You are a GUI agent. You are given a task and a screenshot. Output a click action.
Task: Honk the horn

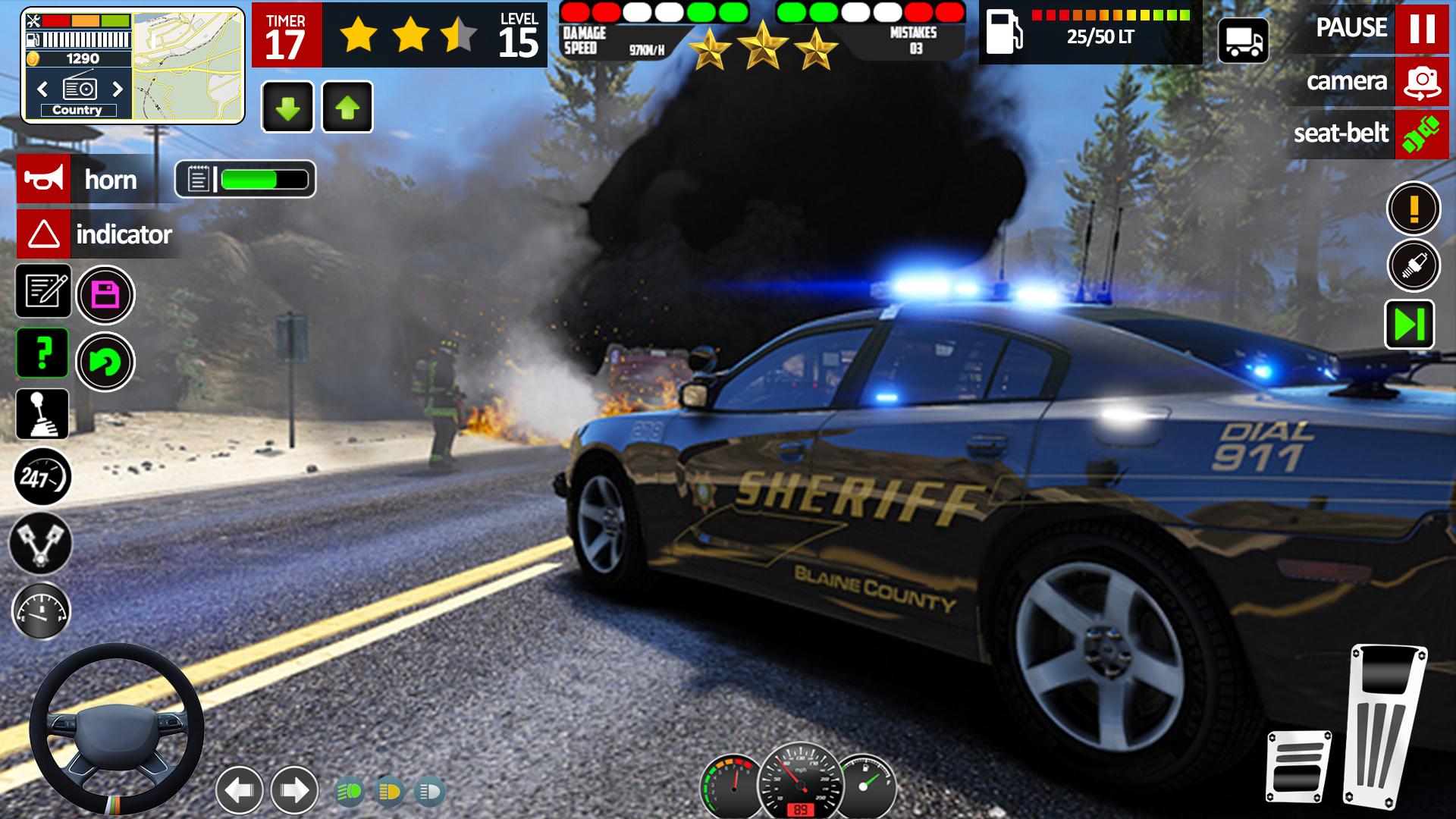44,179
